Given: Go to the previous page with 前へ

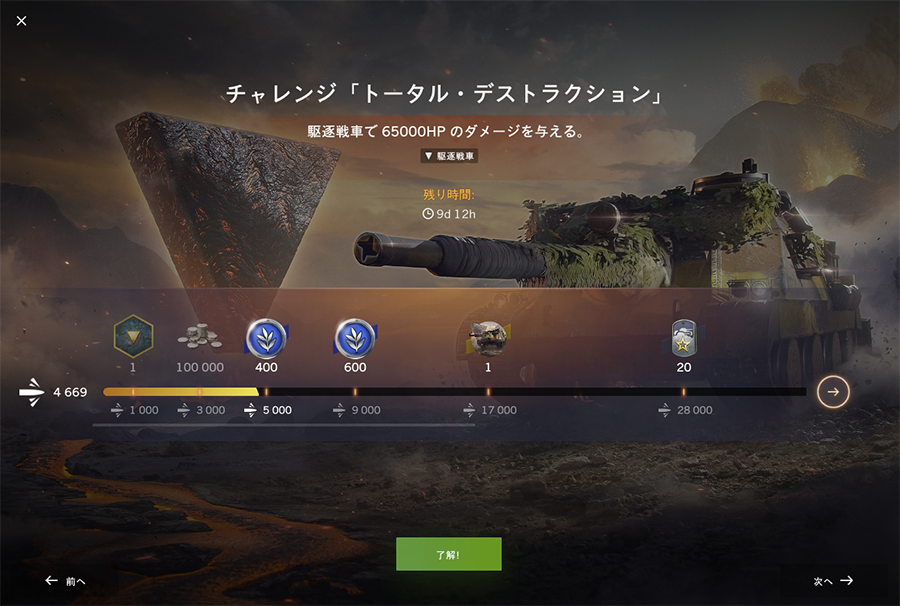Looking at the screenshot, I should click(x=65, y=581).
